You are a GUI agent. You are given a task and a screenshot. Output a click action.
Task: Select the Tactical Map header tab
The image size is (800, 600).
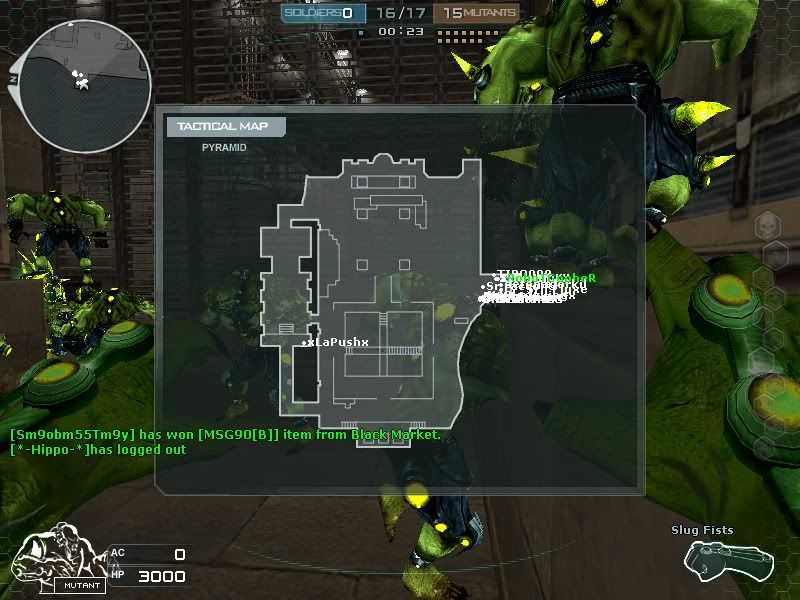[225, 126]
